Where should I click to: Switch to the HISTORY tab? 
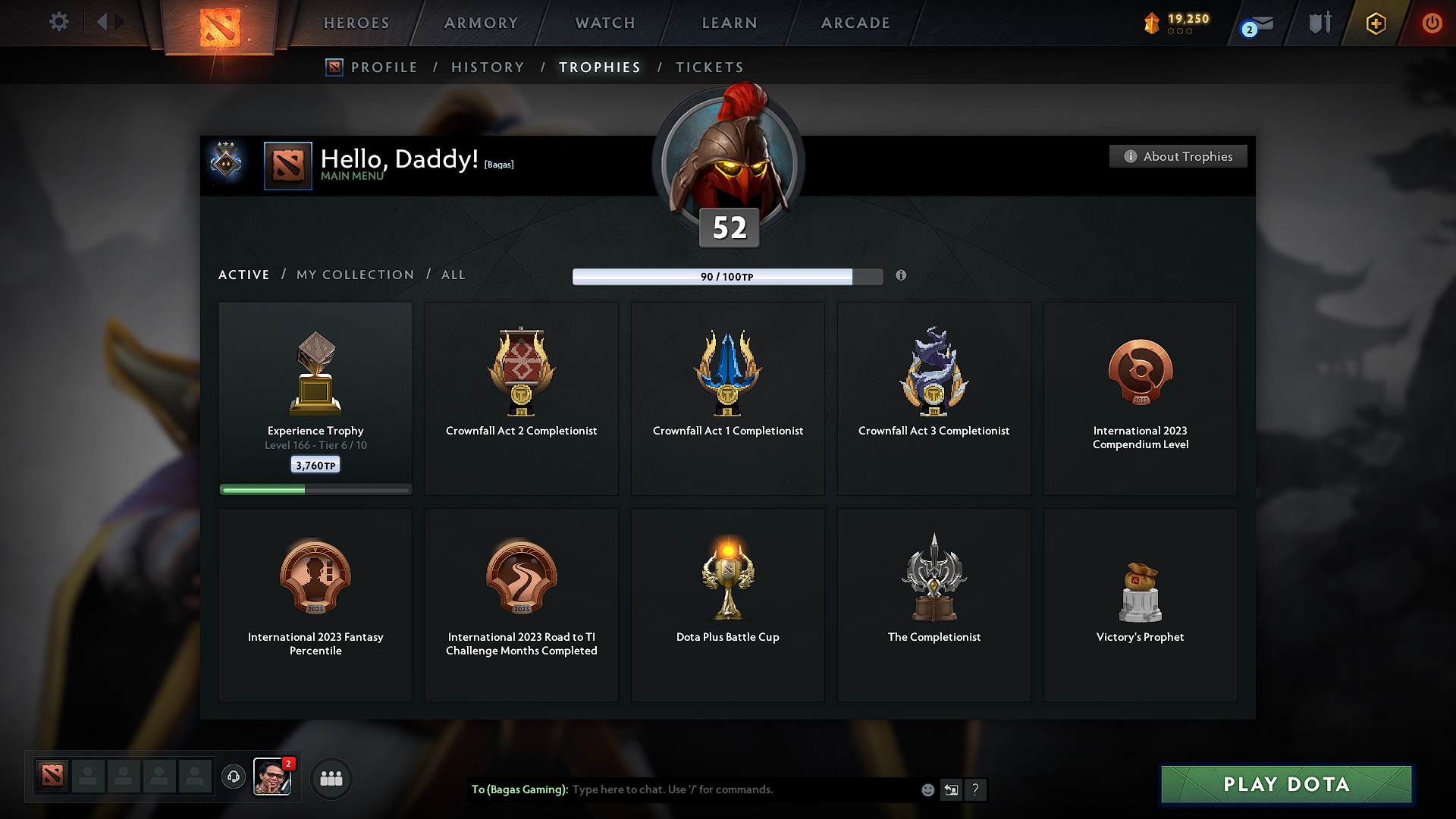(488, 67)
